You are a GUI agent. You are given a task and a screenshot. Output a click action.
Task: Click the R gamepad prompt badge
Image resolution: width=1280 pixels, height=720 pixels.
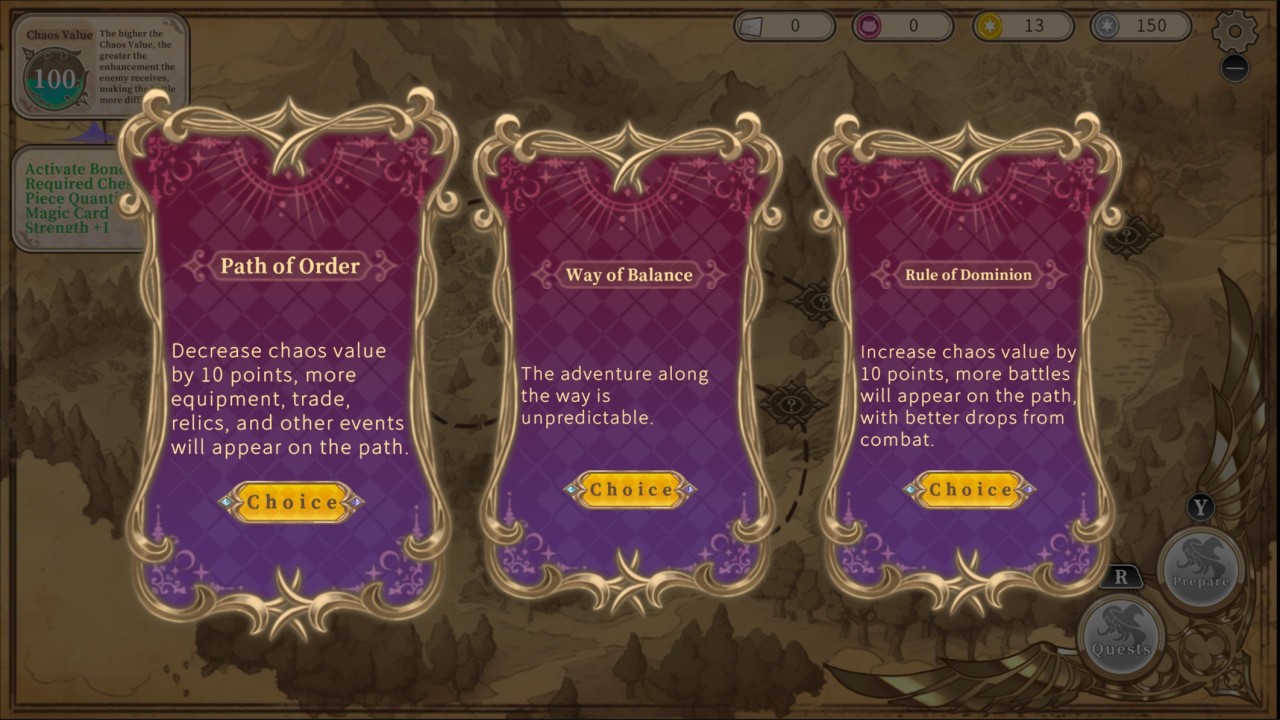click(x=1122, y=576)
